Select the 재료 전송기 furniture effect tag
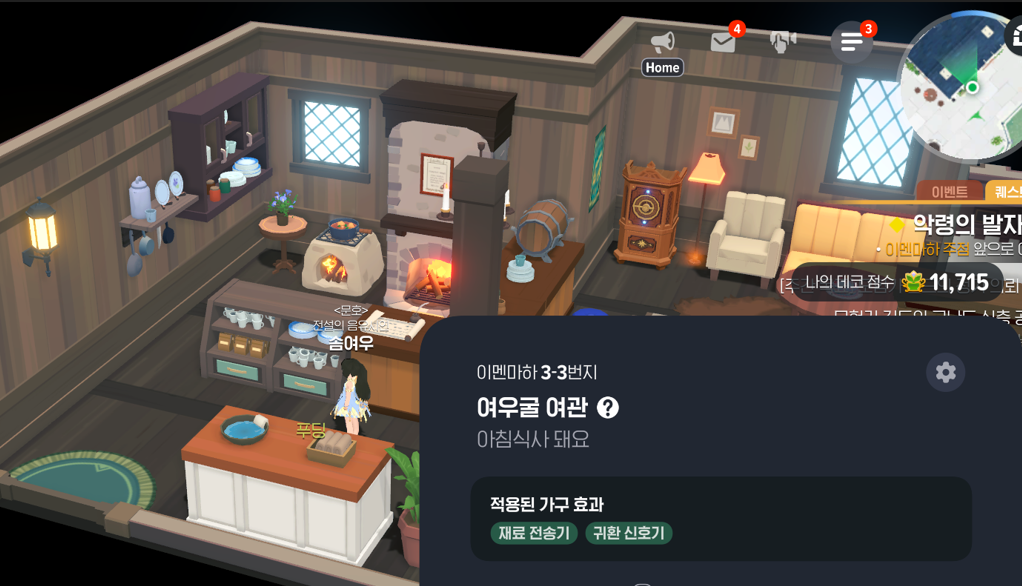 534,533
